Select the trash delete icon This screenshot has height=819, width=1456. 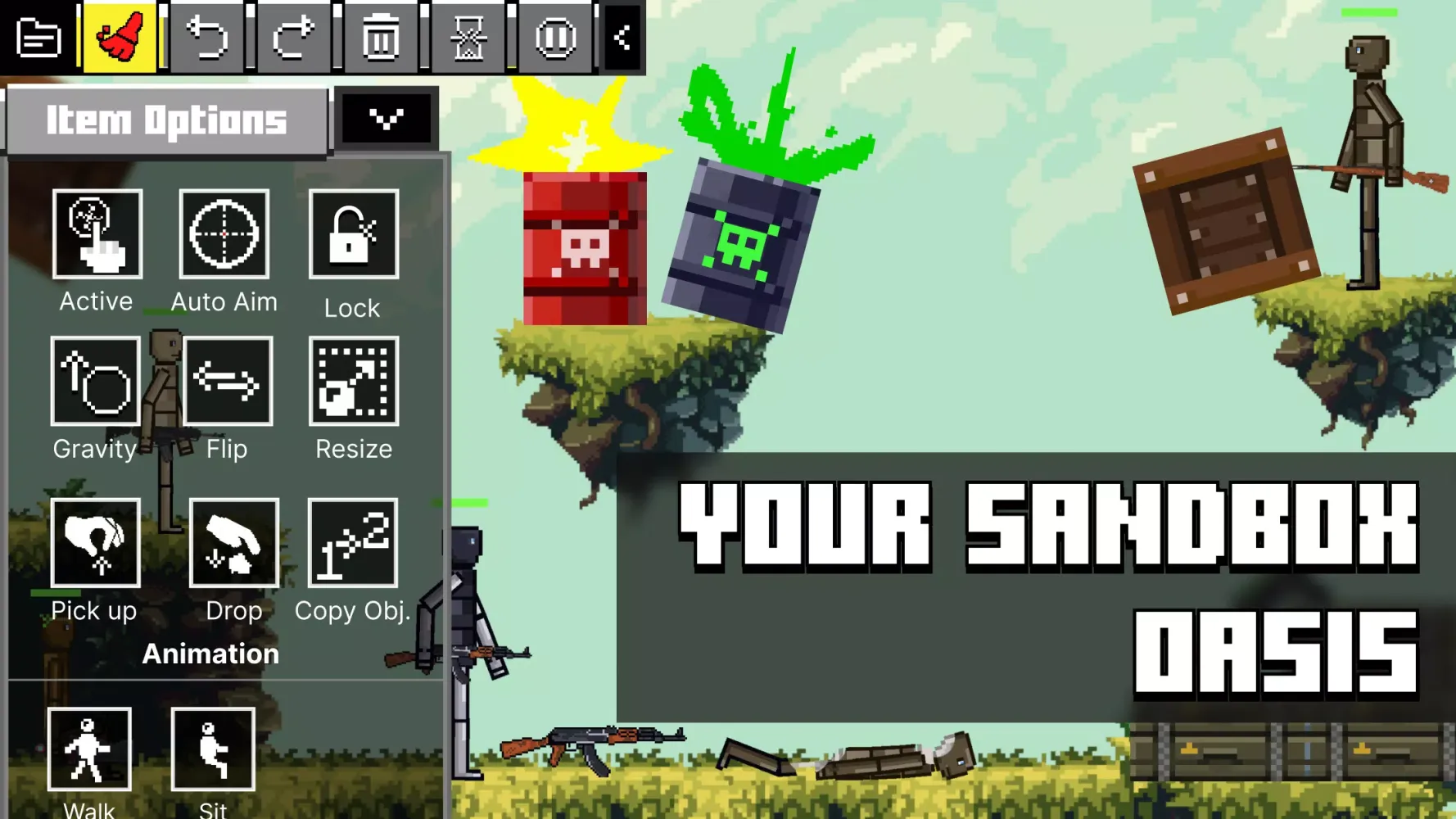tap(379, 37)
